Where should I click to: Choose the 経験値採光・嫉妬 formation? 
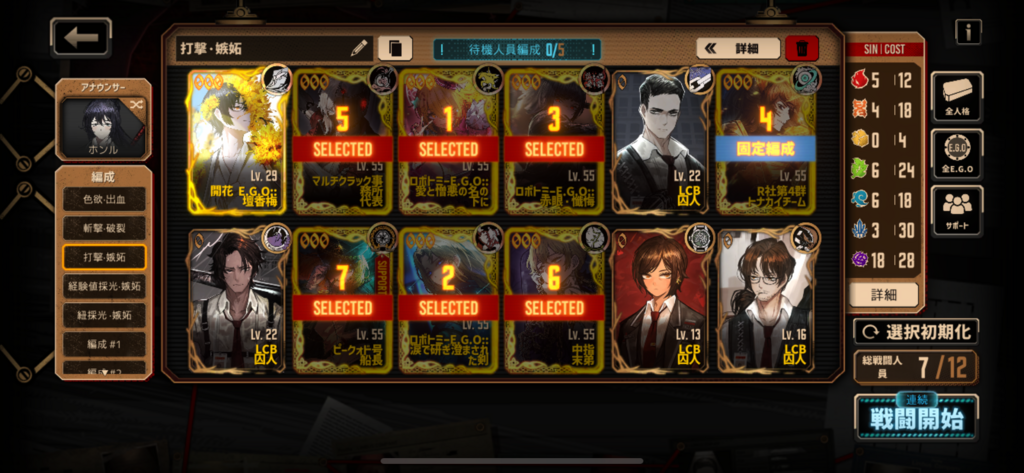104,286
